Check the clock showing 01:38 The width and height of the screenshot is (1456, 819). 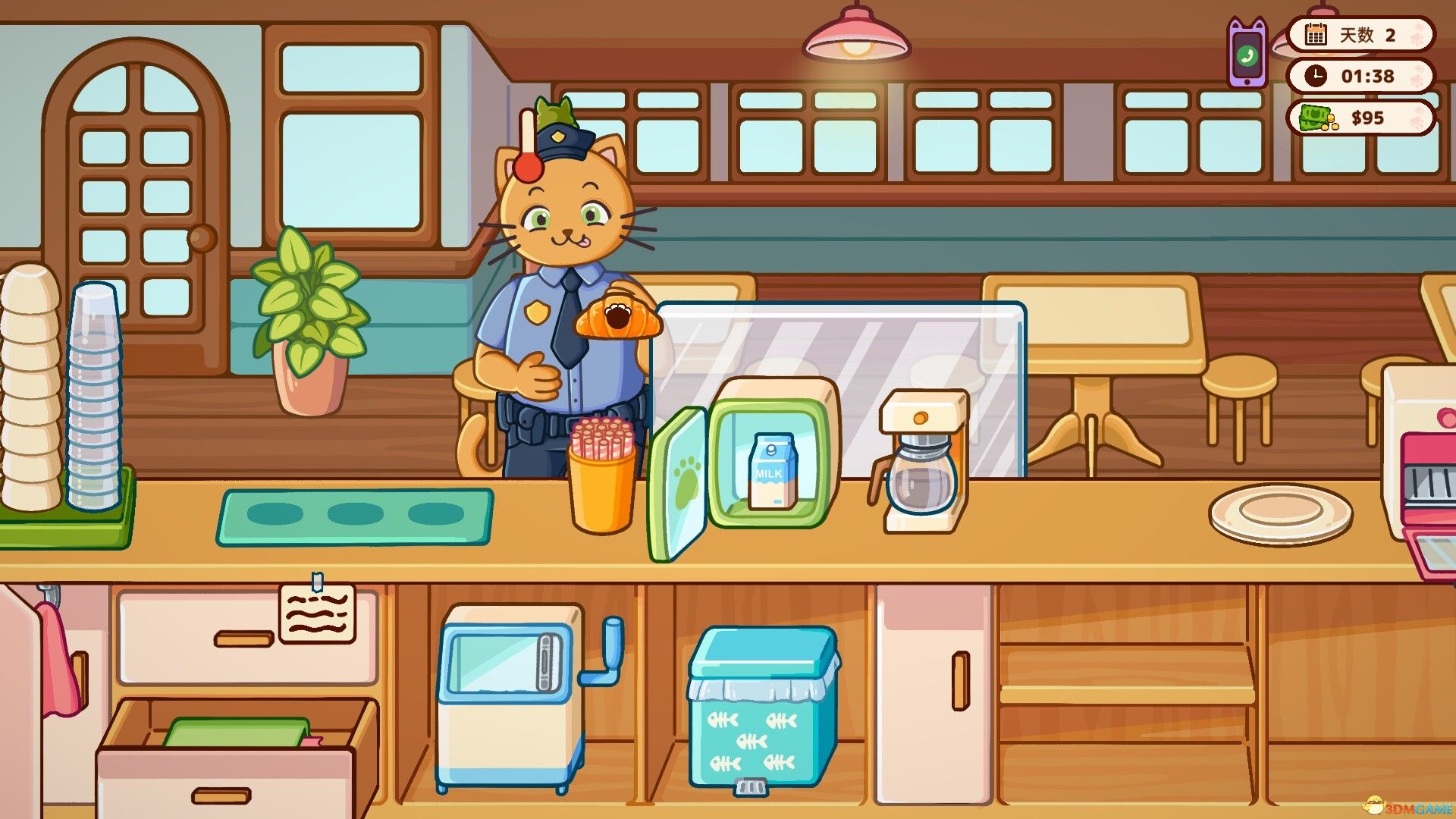click(x=1361, y=76)
